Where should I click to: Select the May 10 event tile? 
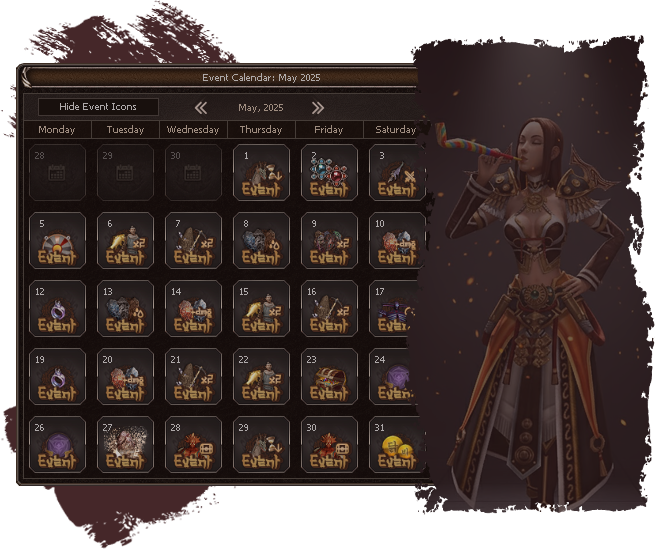[x=393, y=240]
